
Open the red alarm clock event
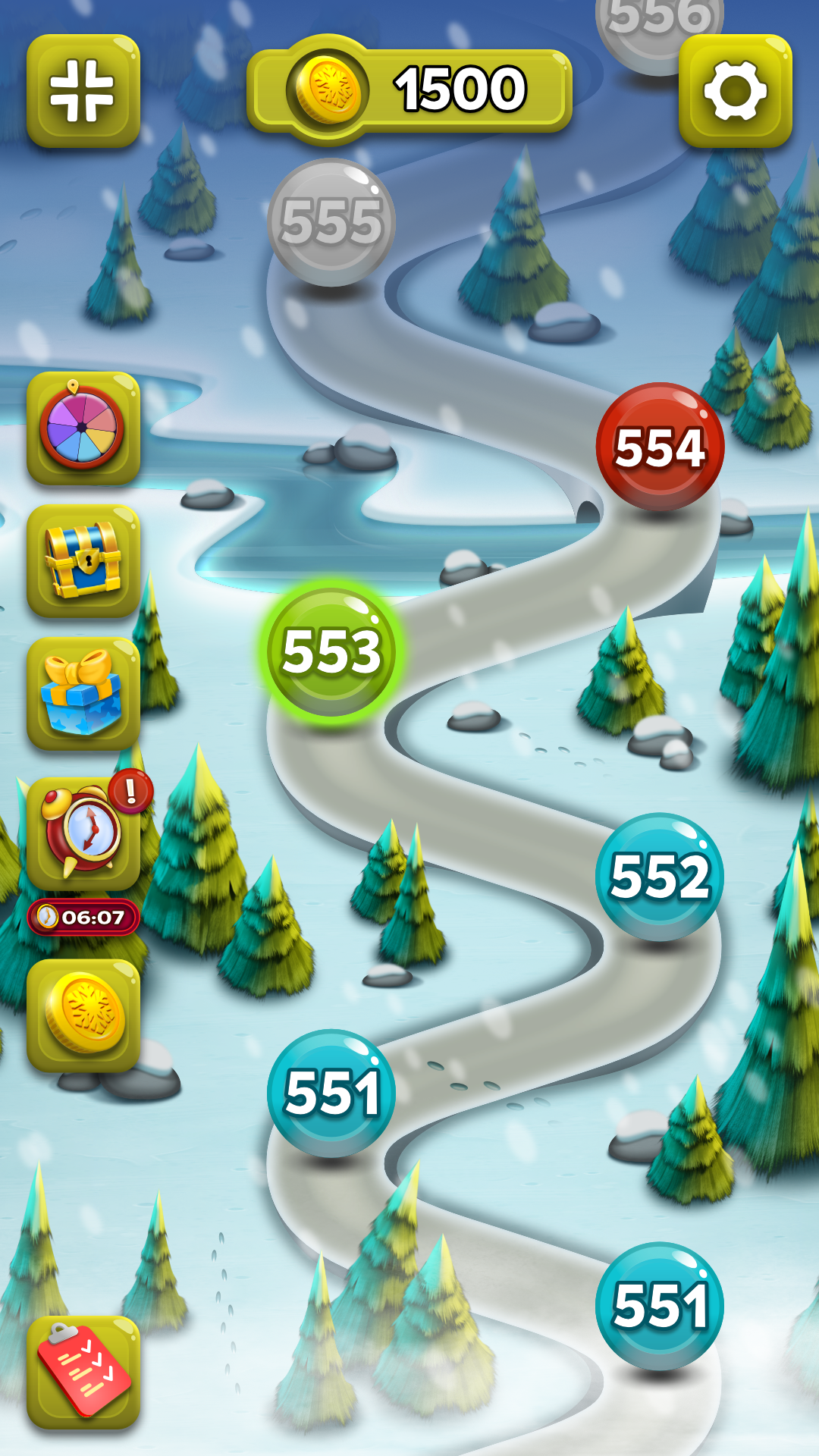83,833
